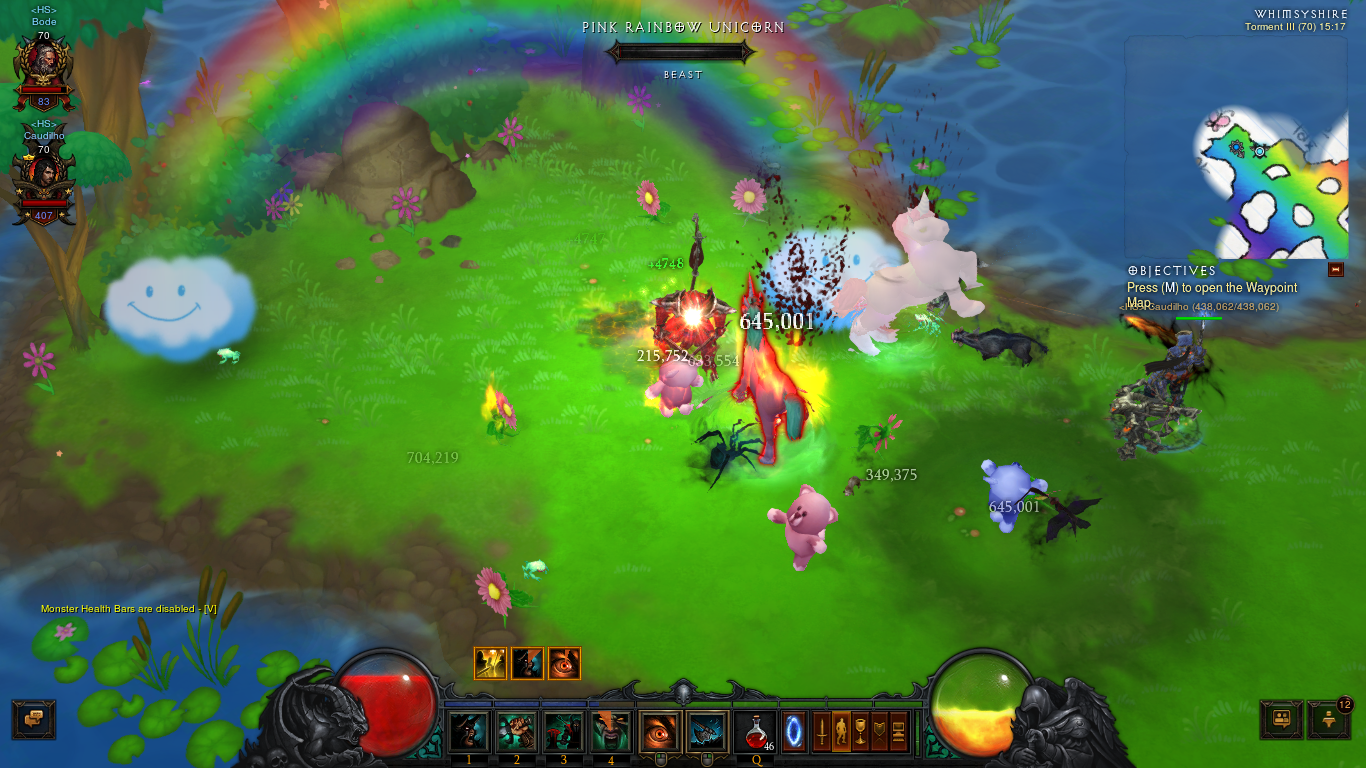This screenshot has height=768, width=1366.
Task: Select the axe right-mouse skill
Action: (708, 732)
